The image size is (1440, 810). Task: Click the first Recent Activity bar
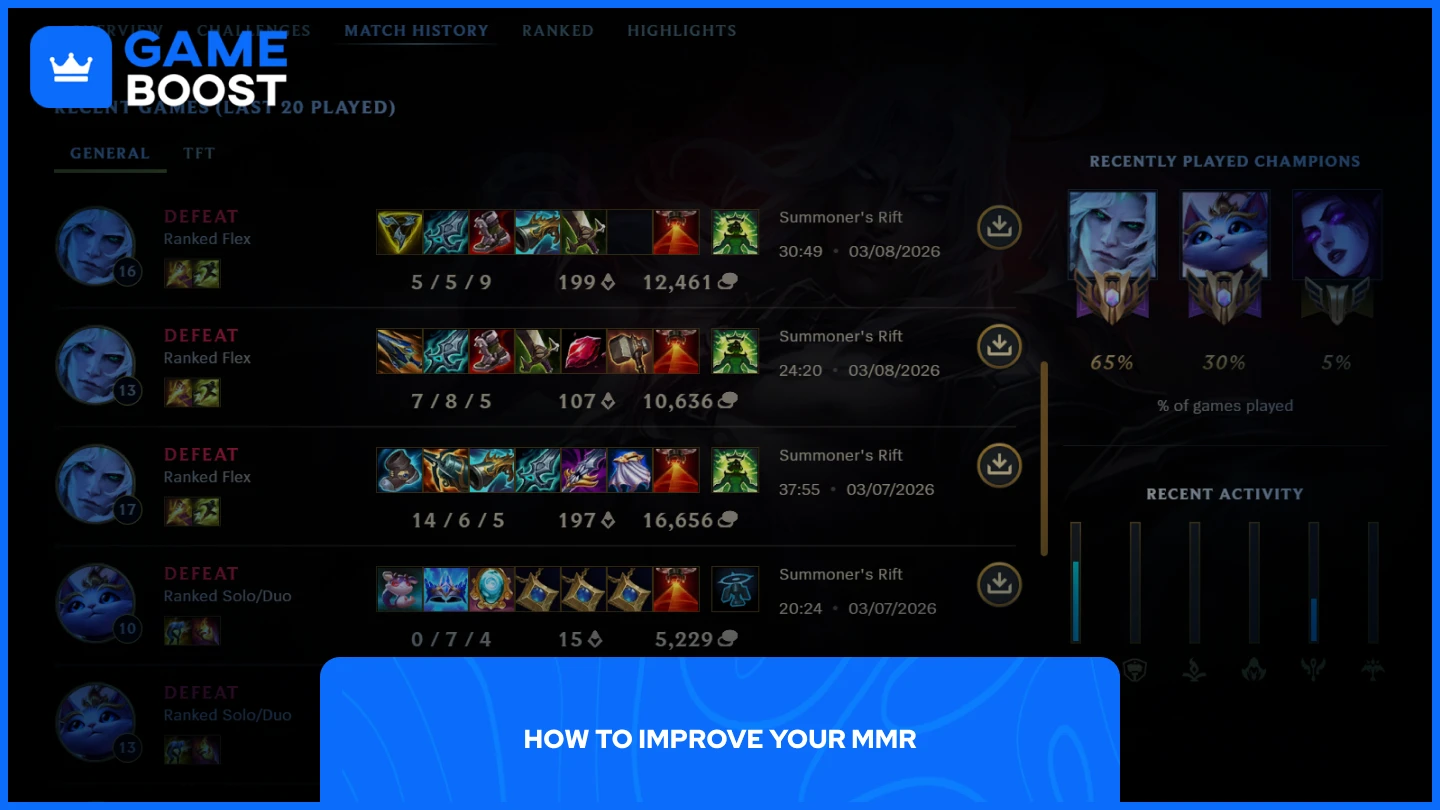[x=1075, y=580]
